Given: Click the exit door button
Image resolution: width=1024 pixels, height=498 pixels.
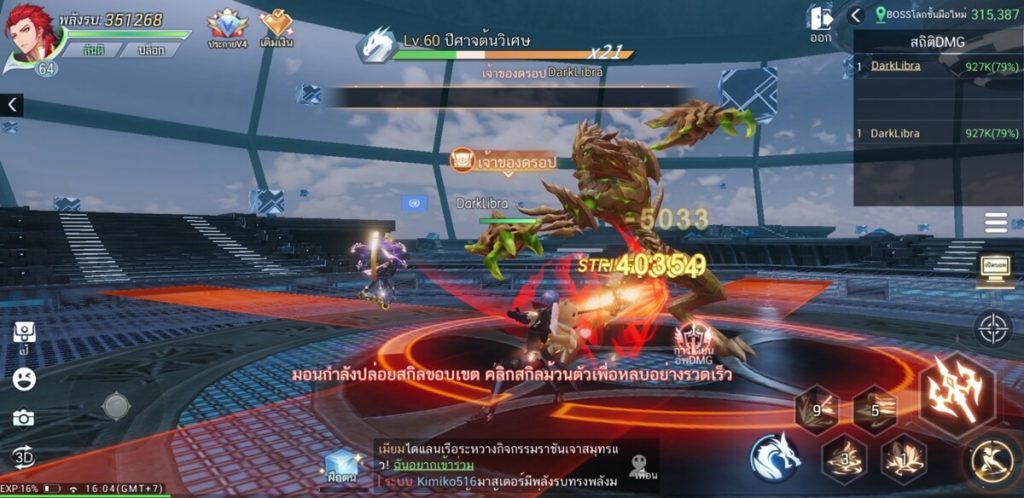Looking at the screenshot, I should [820, 23].
